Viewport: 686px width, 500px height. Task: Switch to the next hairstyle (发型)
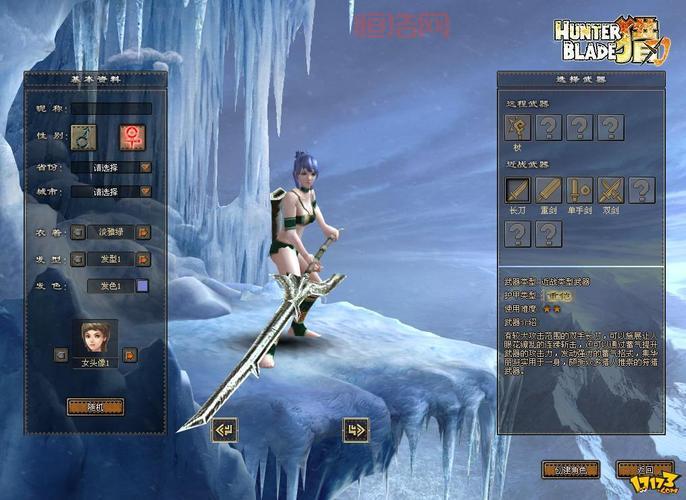point(145,259)
